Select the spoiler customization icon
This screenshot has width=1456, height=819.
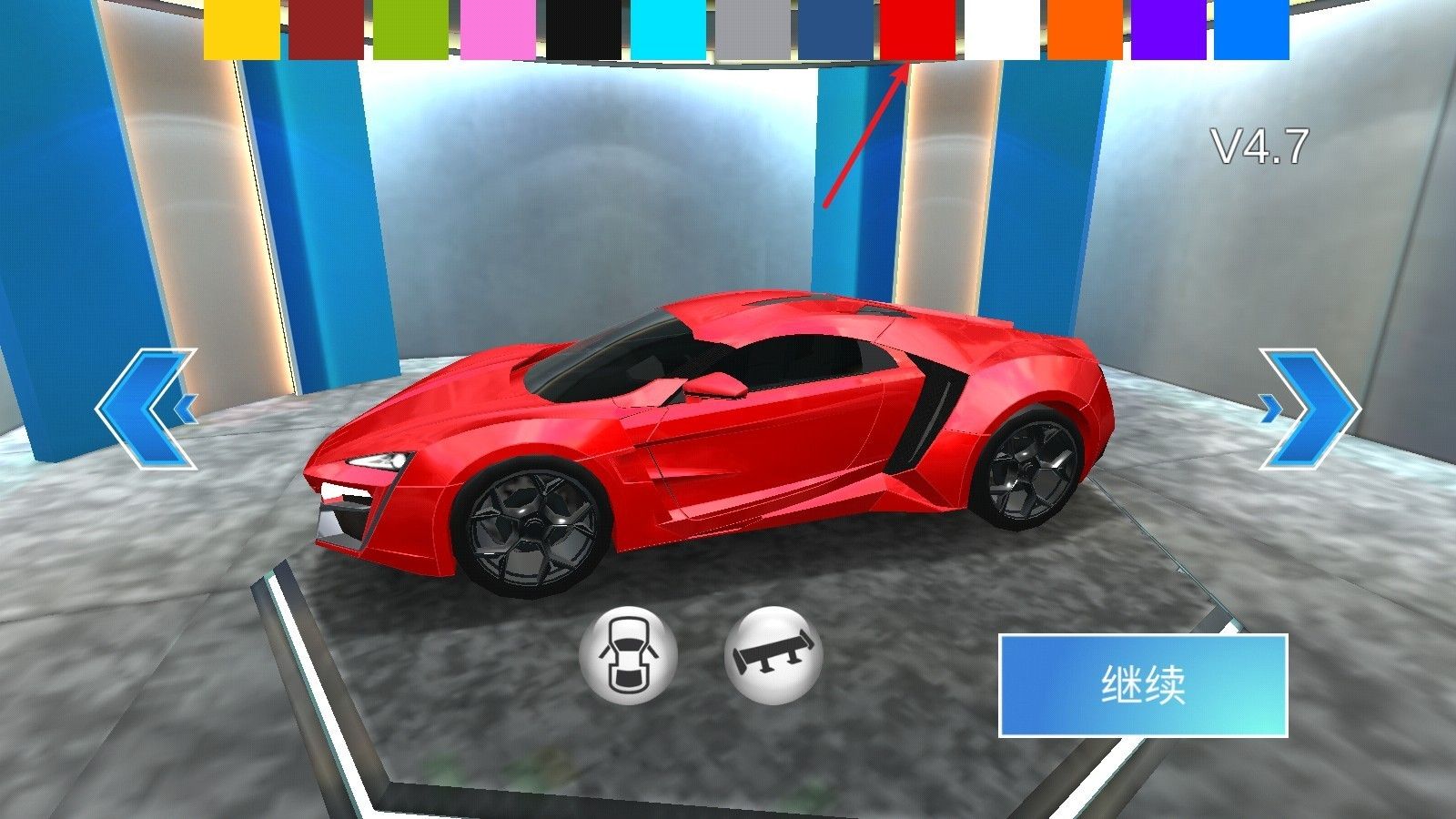click(773, 657)
